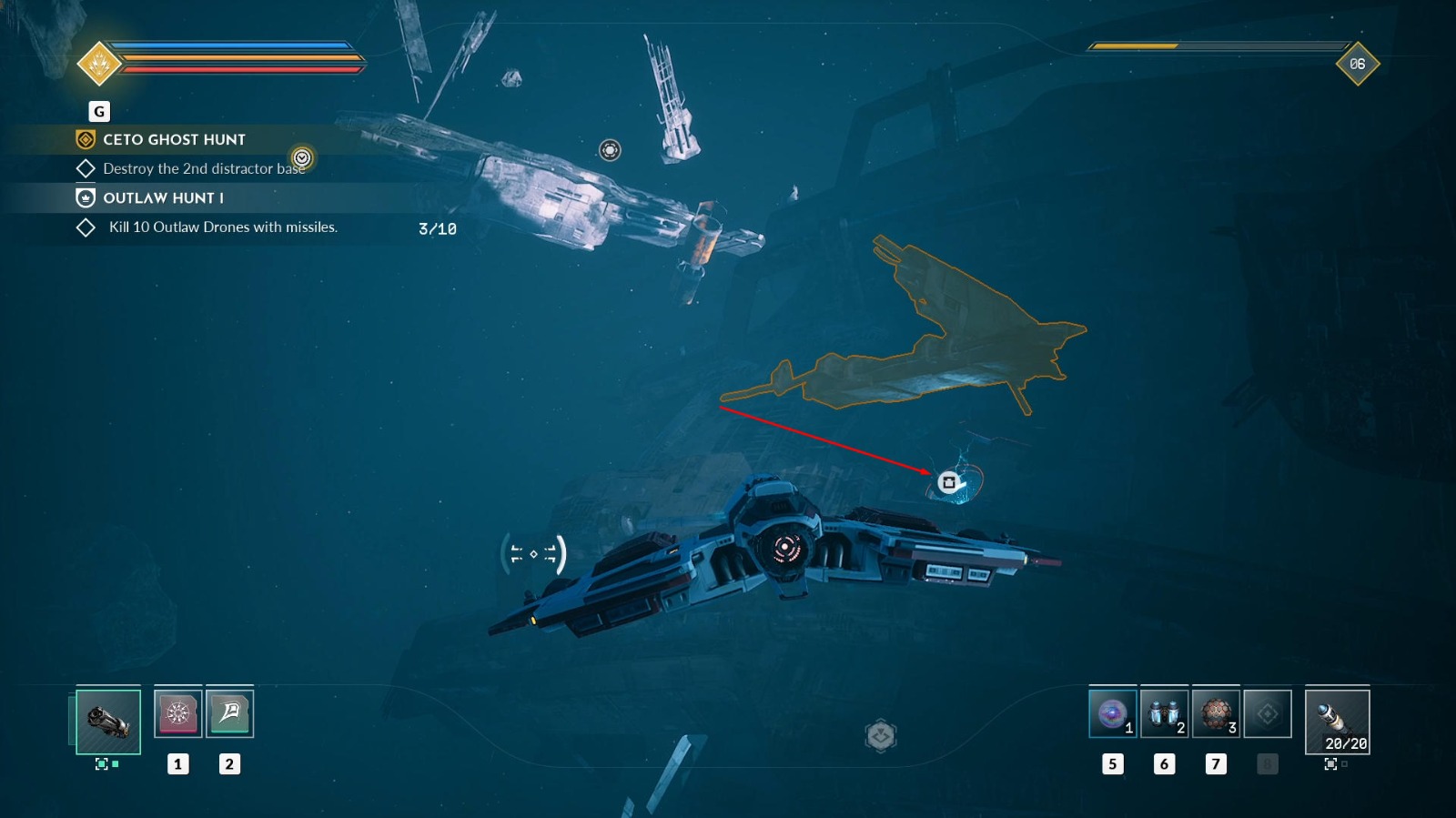Click the empty device slot 8
1456x818 pixels.
[1269, 713]
